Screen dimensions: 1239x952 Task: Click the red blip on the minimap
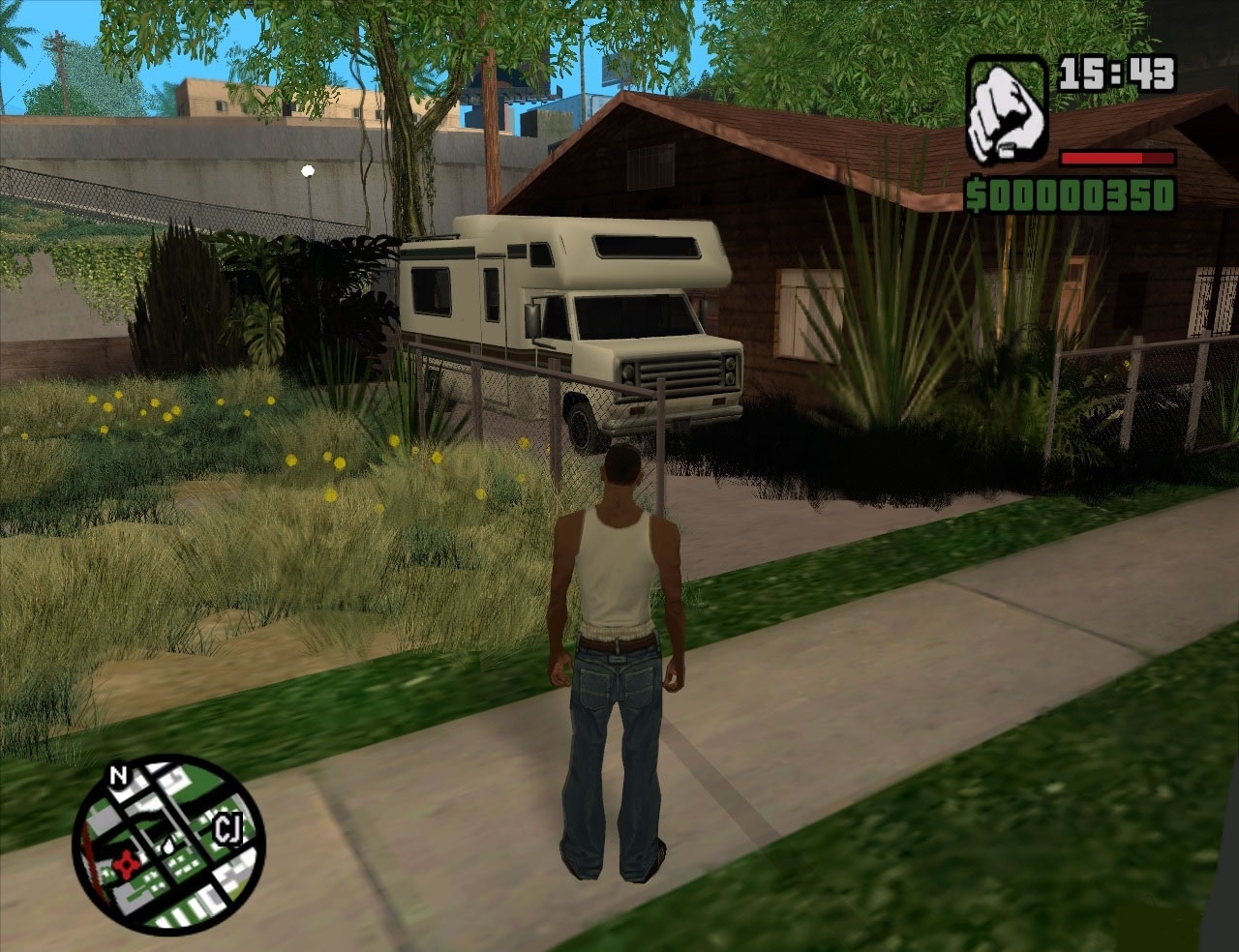point(125,864)
